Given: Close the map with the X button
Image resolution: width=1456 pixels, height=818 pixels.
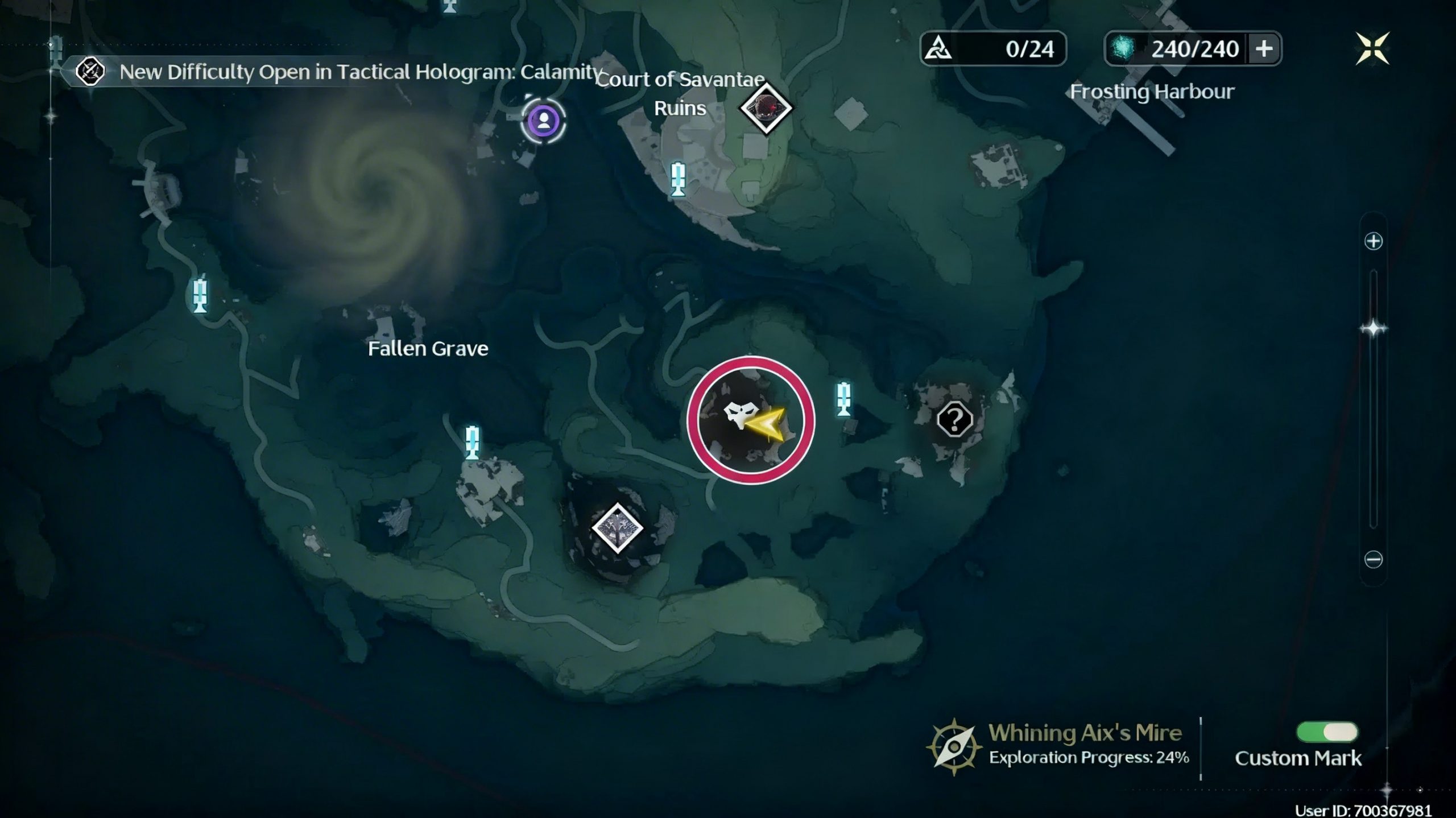Looking at the screenshot, I should pyautogui.click(x=1372, y=48).
